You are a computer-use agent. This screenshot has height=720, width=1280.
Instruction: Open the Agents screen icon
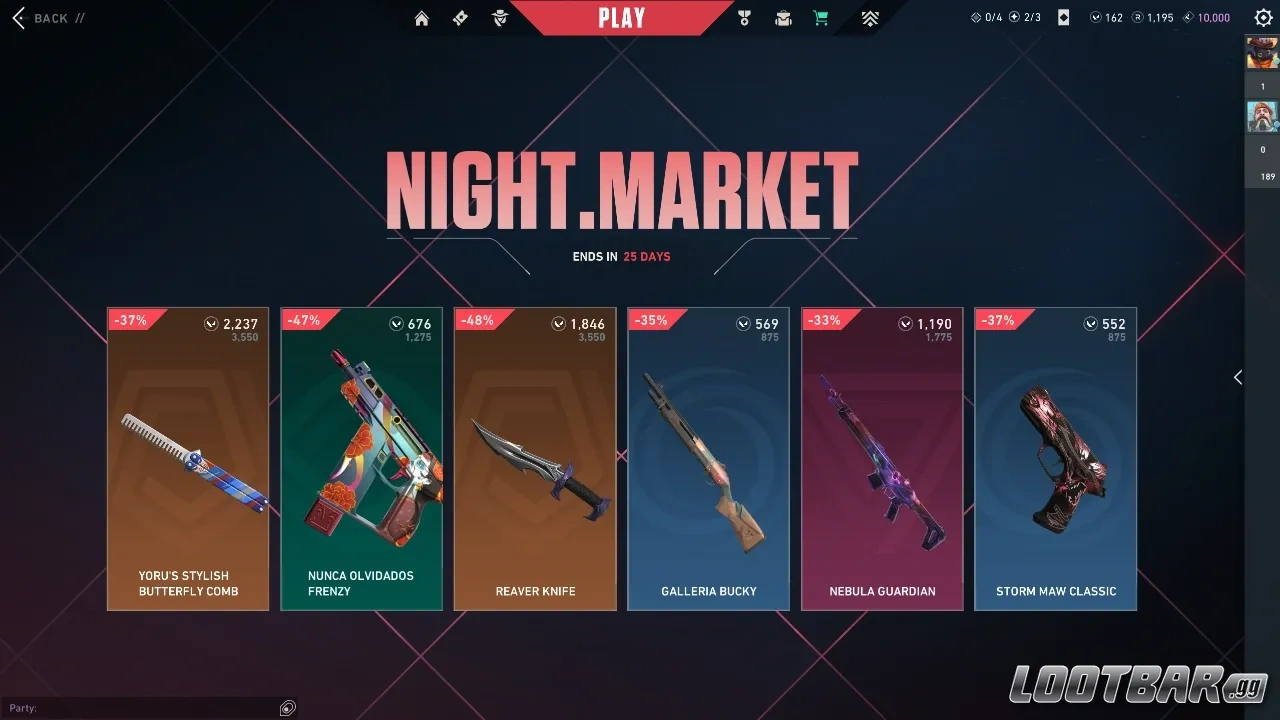pos(499,17)
